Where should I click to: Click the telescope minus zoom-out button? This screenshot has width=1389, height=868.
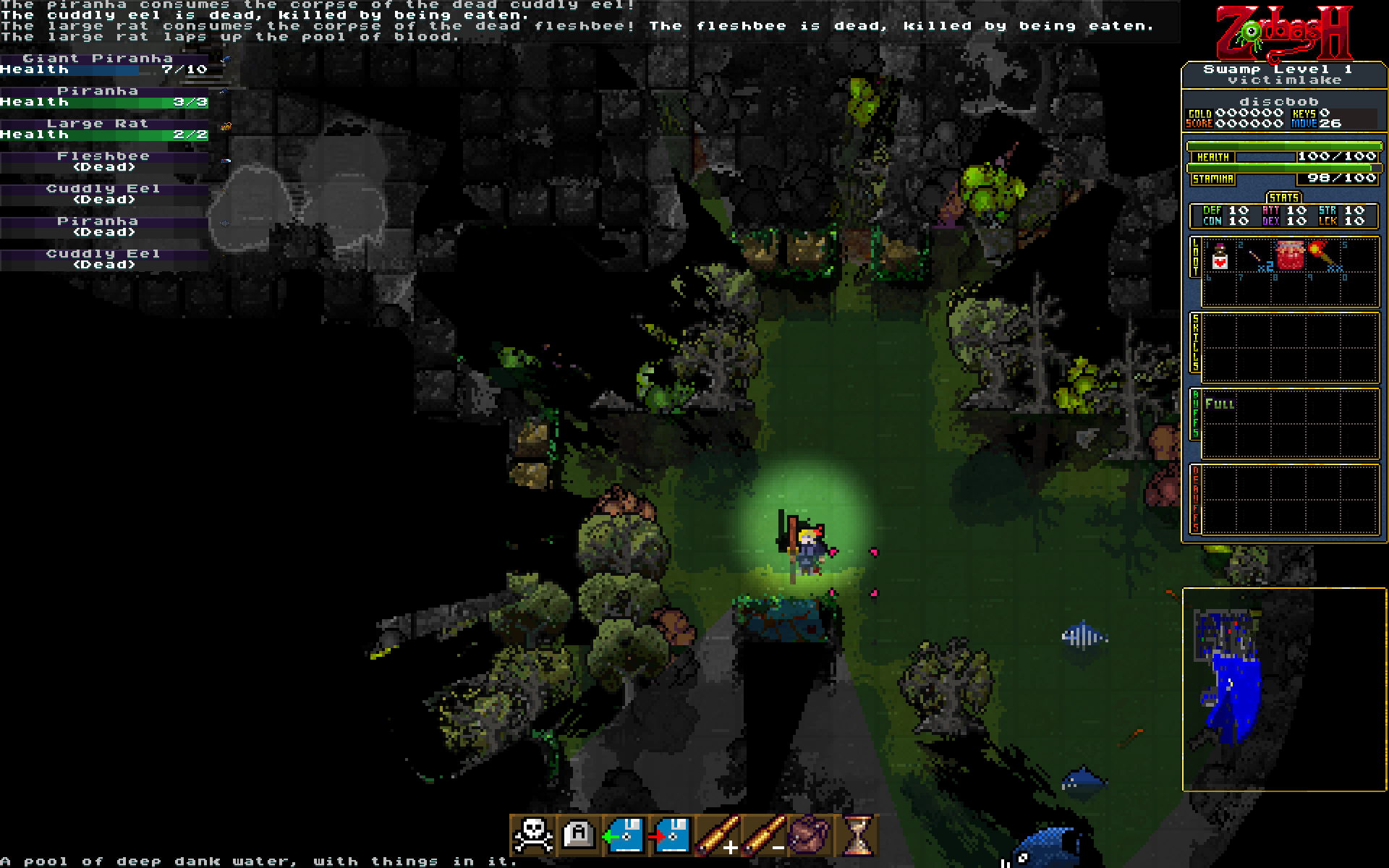[x=763, y=835]
